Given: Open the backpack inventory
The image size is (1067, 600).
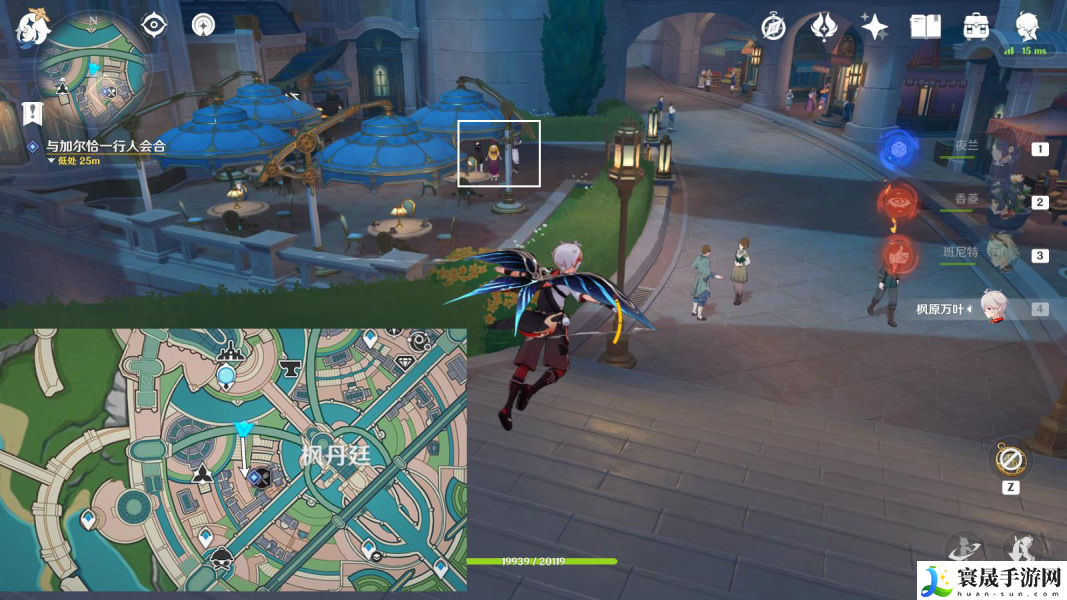Looking at the screenshot, I should tap(976, 27).
